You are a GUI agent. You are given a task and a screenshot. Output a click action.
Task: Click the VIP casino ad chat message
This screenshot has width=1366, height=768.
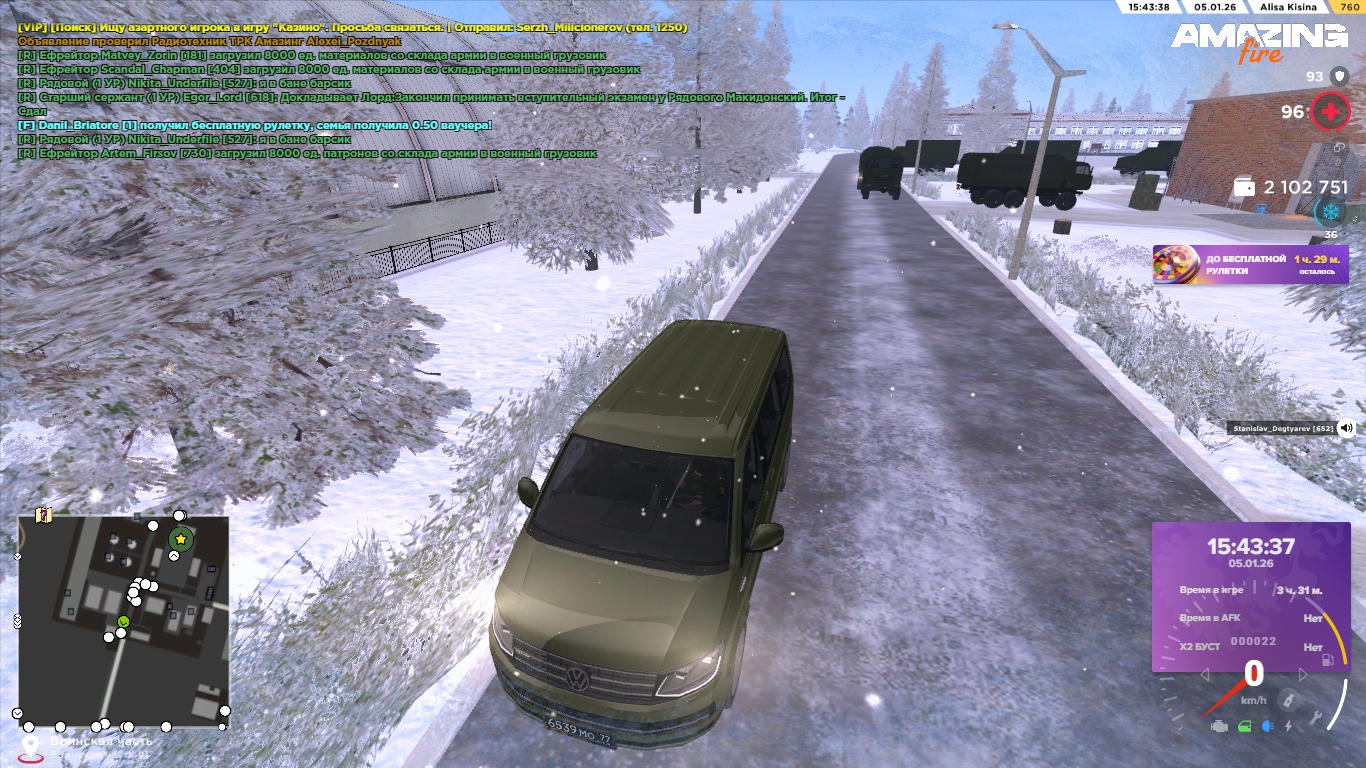click(352, 28)
